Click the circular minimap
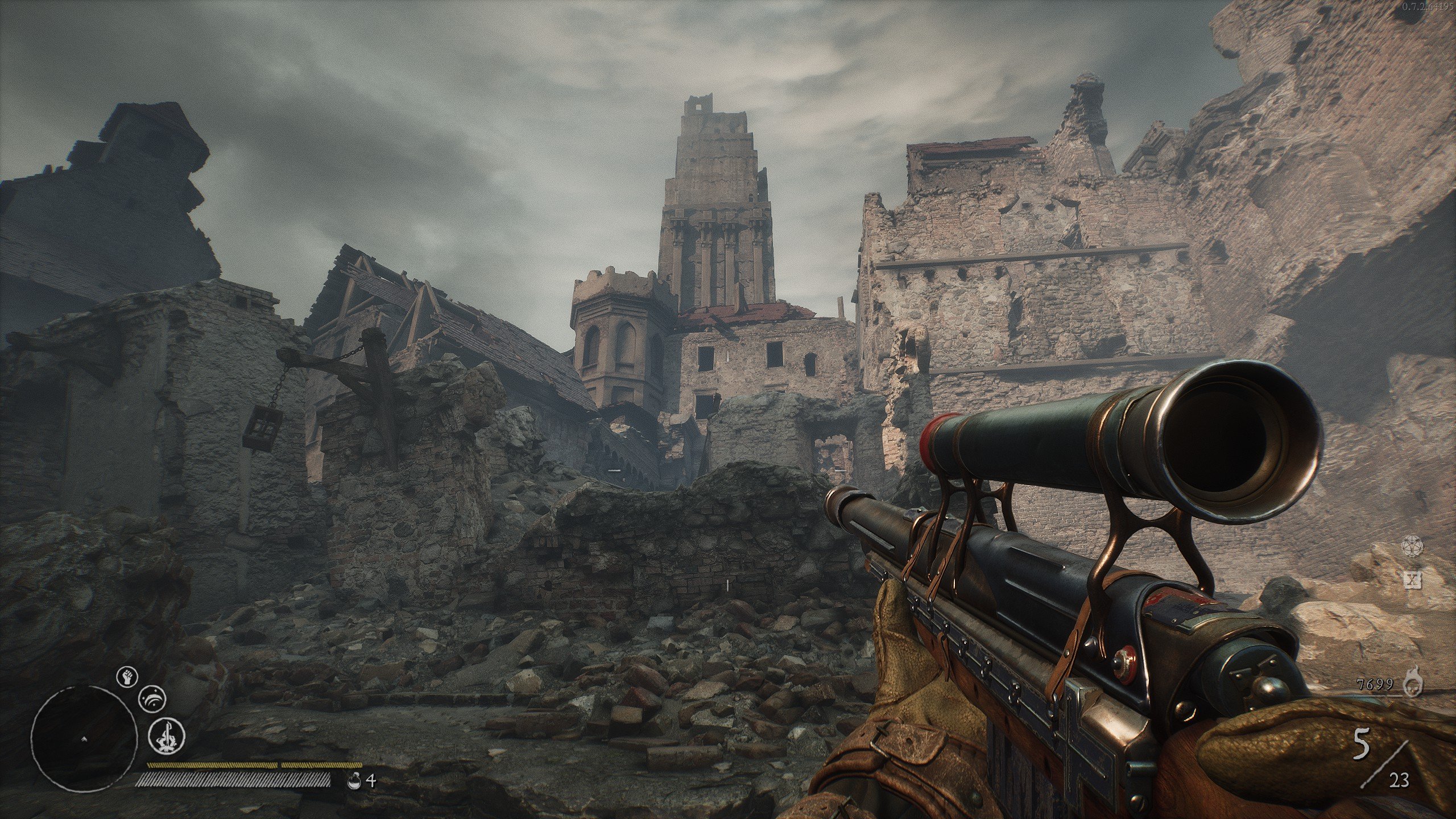 (x=84, y=738)
